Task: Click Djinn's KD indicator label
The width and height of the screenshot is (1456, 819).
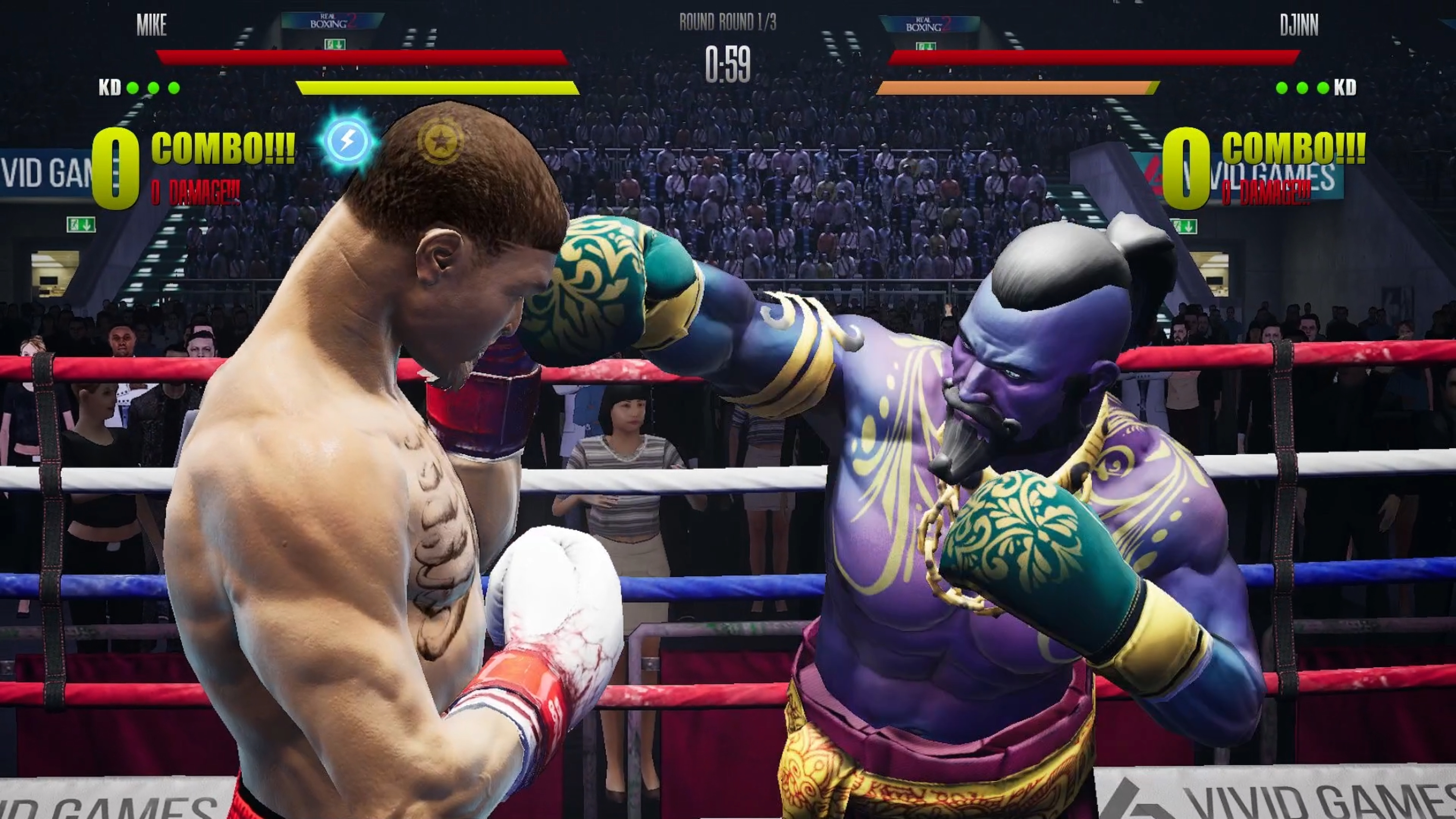Action: point(1347,88)
